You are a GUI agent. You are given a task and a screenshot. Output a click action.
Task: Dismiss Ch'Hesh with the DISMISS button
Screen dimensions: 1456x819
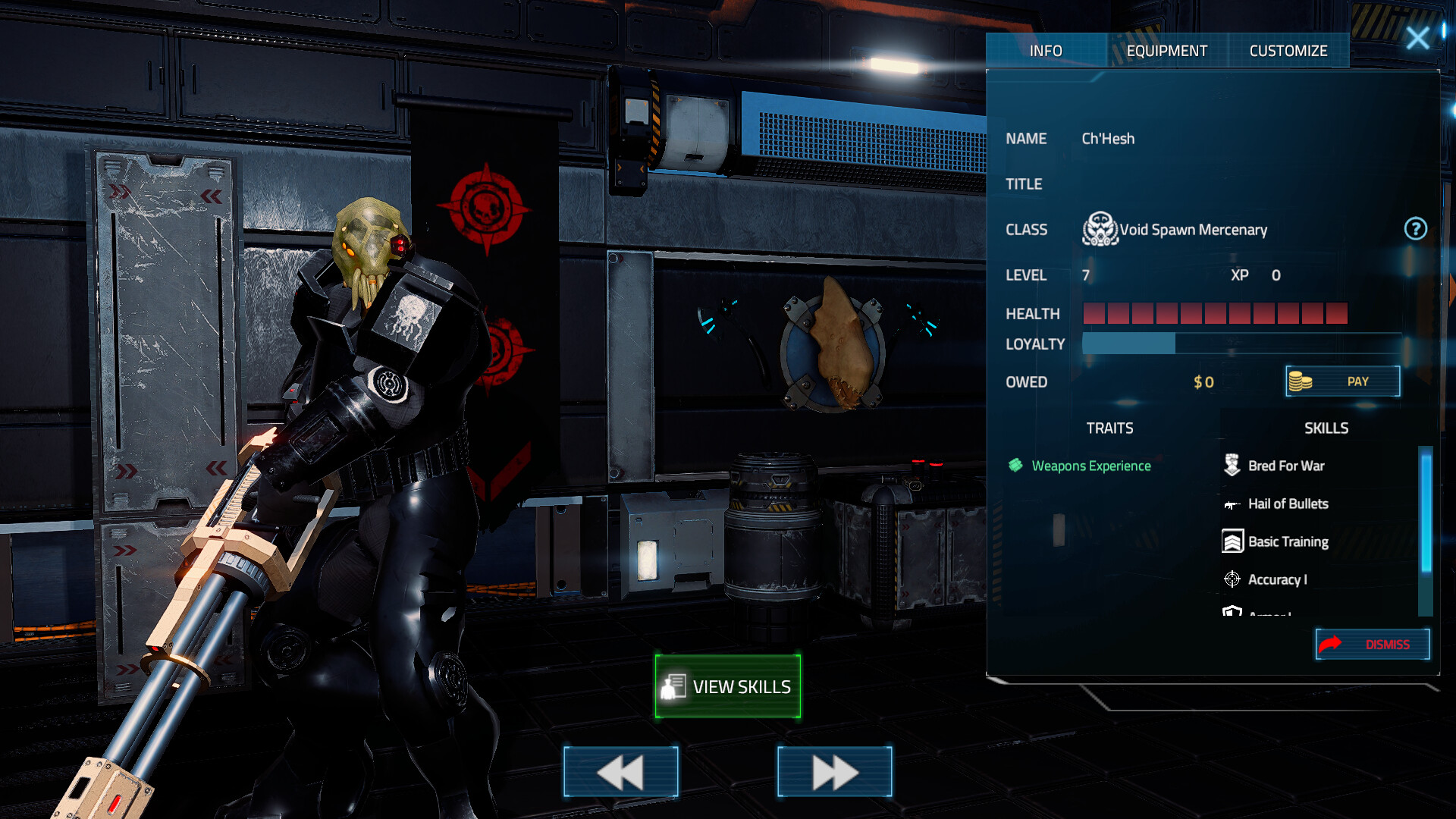[1373, 643]
